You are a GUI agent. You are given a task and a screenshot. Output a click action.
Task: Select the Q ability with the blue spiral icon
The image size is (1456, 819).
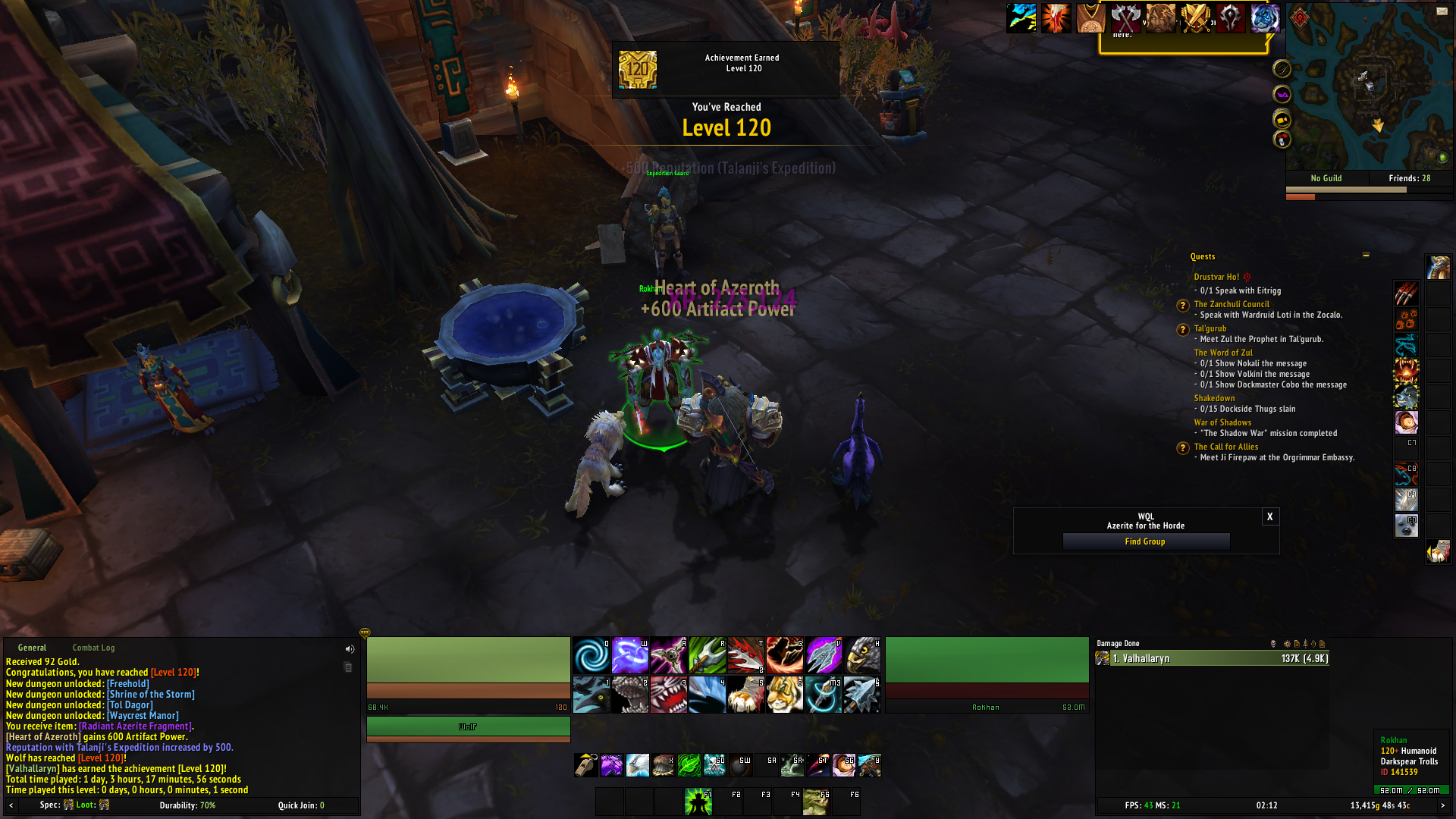pos(591,655)
